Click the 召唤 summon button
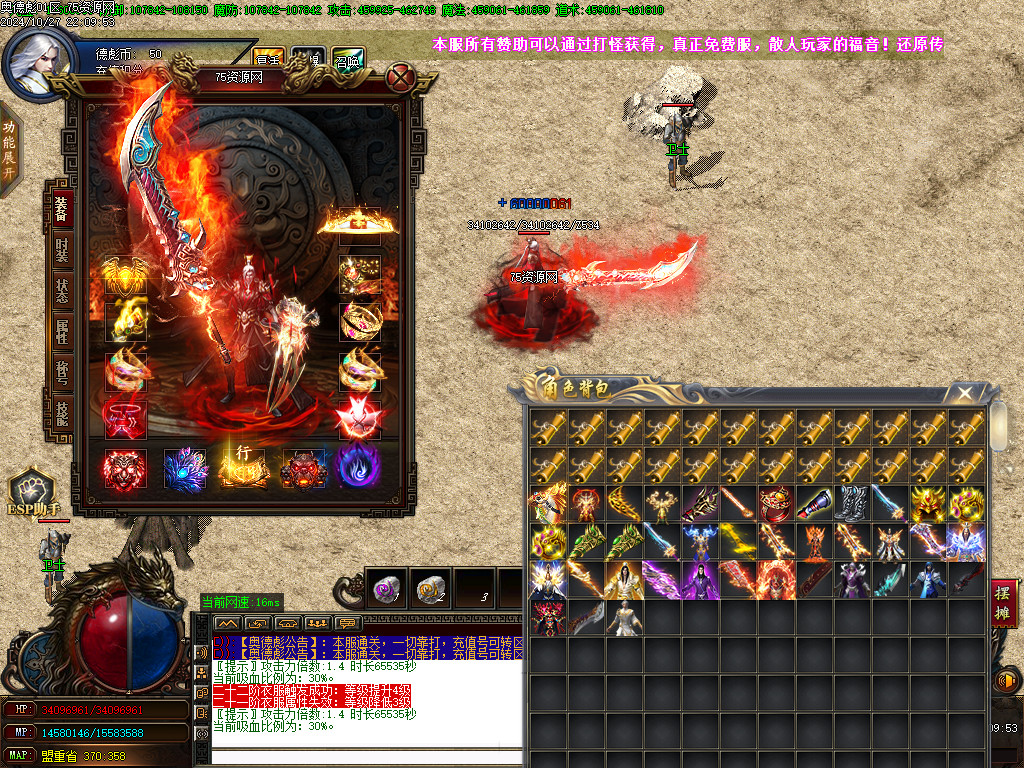 click(x=348, y=58)
